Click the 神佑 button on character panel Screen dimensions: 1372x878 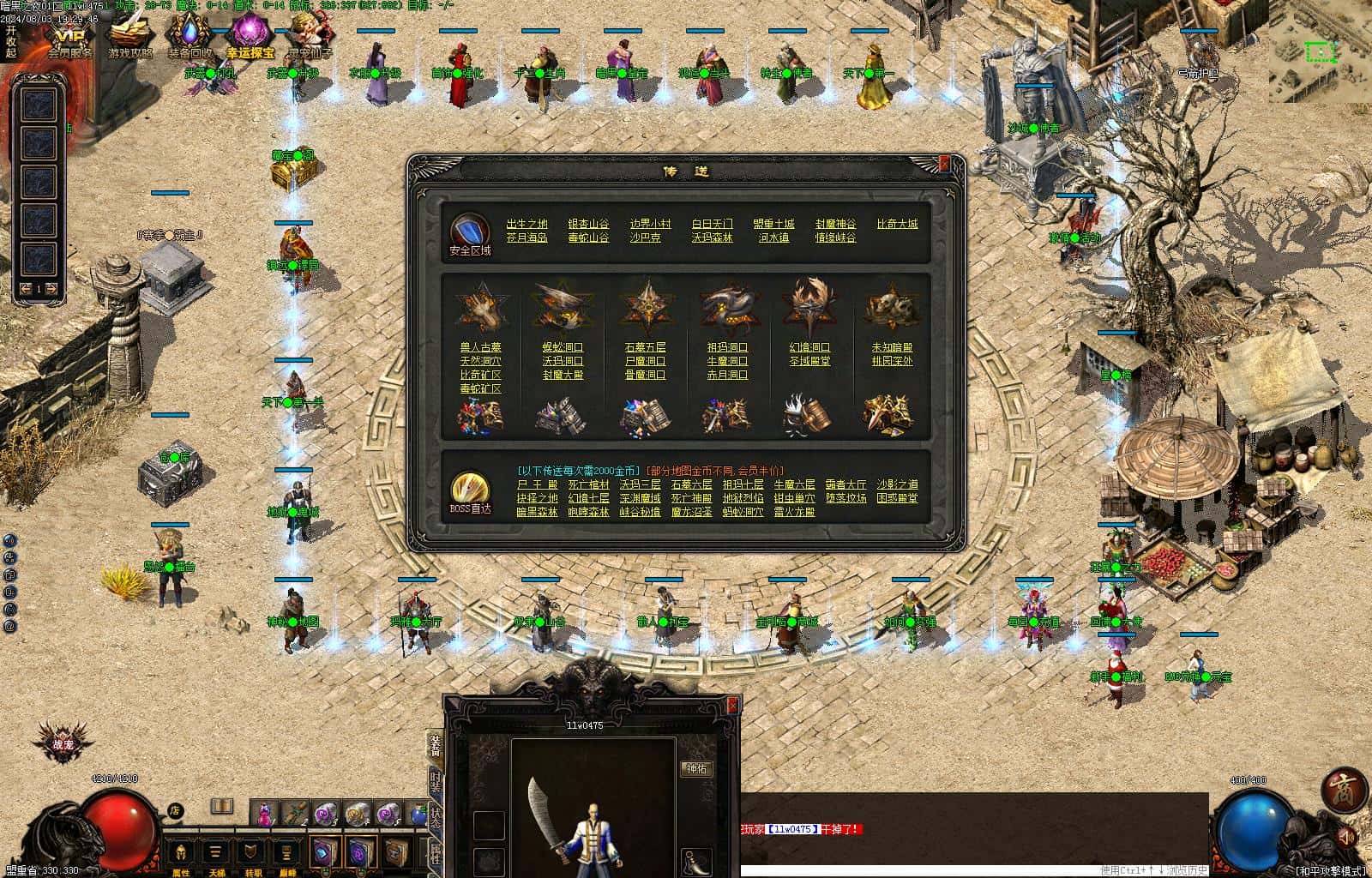695,769
